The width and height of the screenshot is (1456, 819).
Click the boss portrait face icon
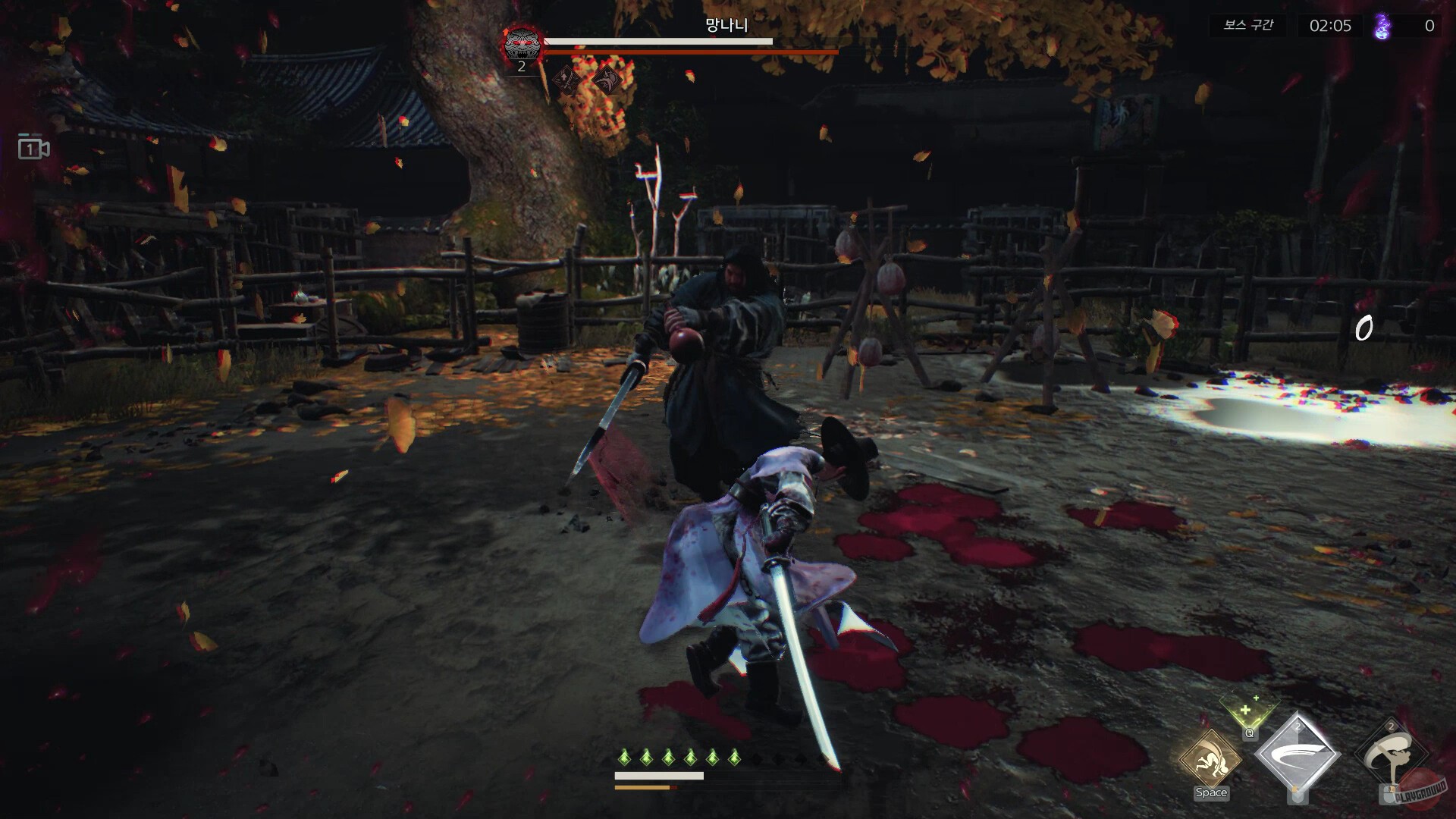(521, 42)
